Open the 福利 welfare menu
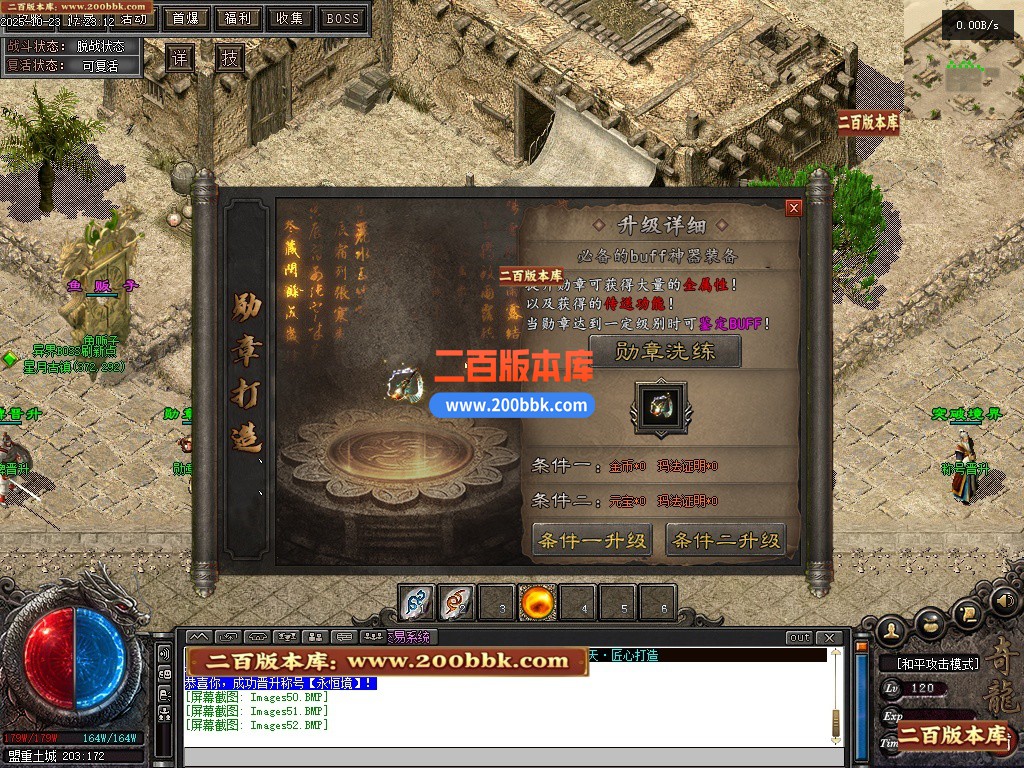Image resolution: width=1024 pixels, height=768 pixels. pyautogui.click(x=238, y=18)
